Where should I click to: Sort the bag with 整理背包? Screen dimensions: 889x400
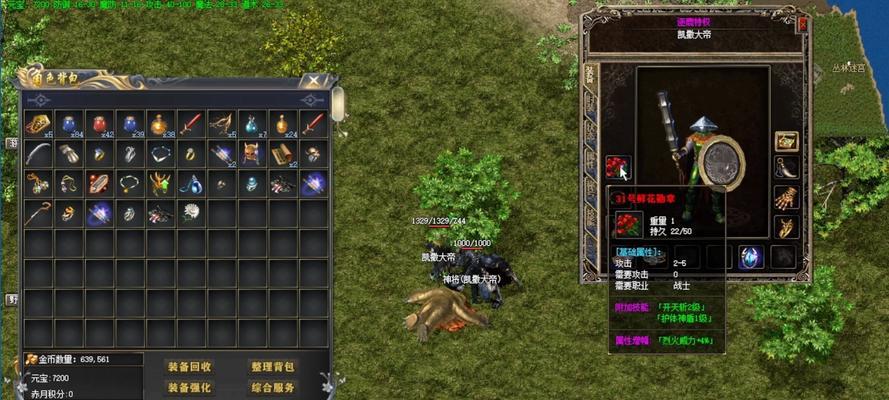coord(272,366)
